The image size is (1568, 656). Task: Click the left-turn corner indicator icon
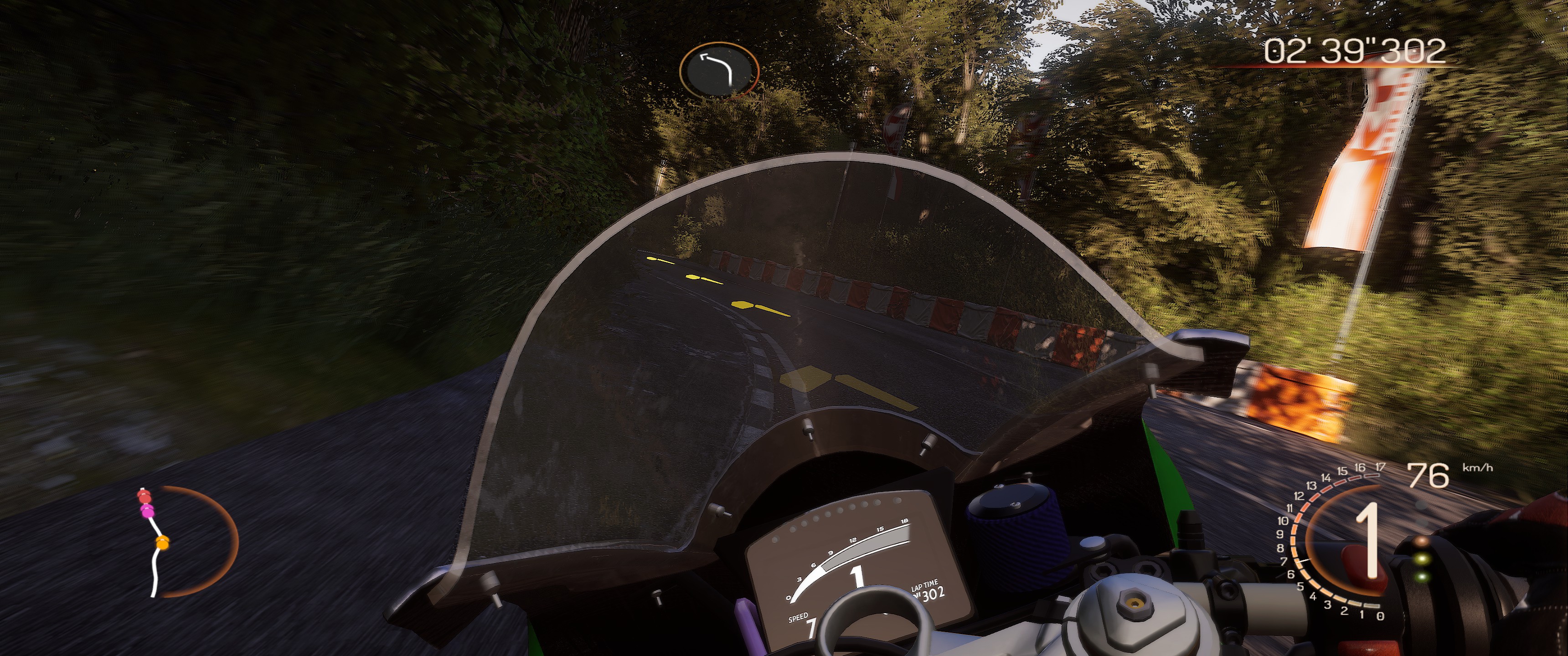[x=719, y=70]
